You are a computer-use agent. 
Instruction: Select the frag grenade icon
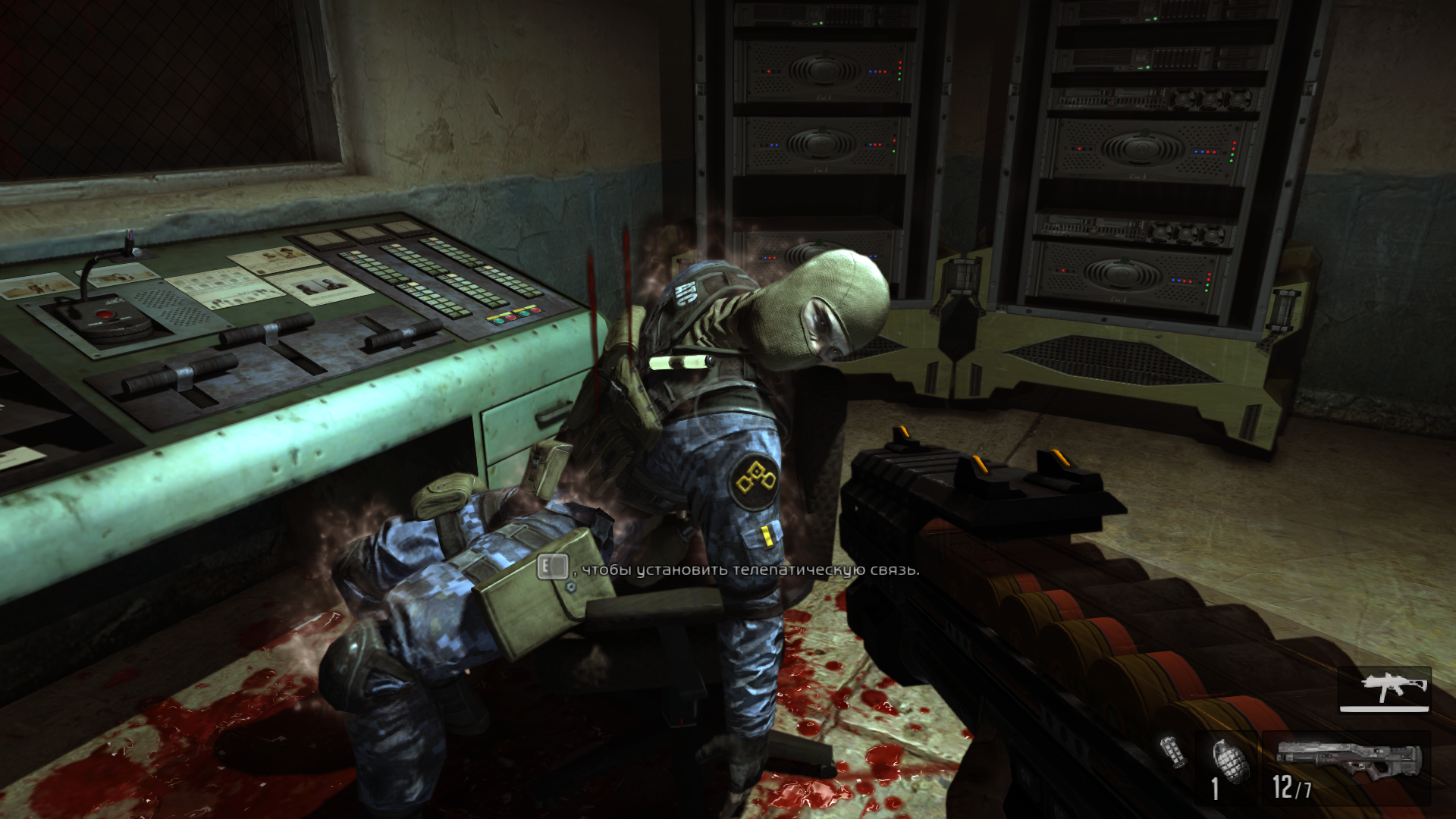coord(1226,760)
